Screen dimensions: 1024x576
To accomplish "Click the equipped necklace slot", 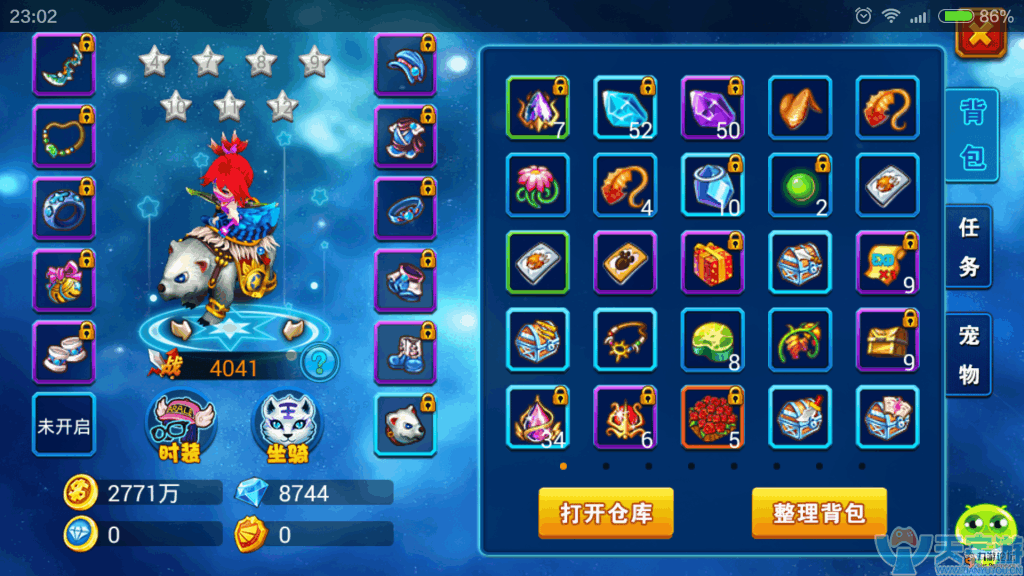I will 64,136.
